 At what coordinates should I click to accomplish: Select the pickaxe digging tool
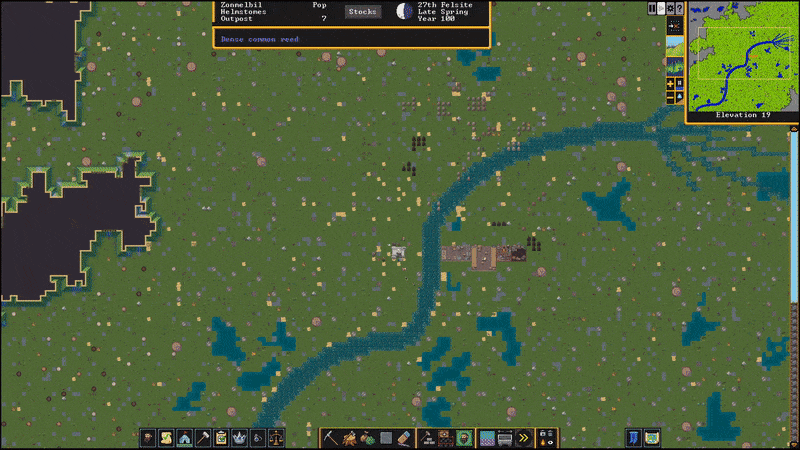329,438
